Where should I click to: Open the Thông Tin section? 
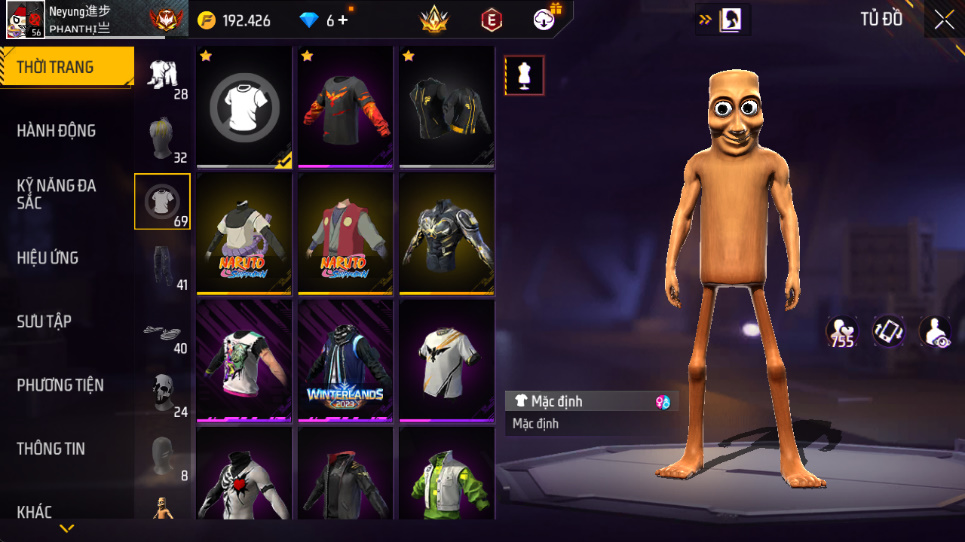[x=51, y=449]
